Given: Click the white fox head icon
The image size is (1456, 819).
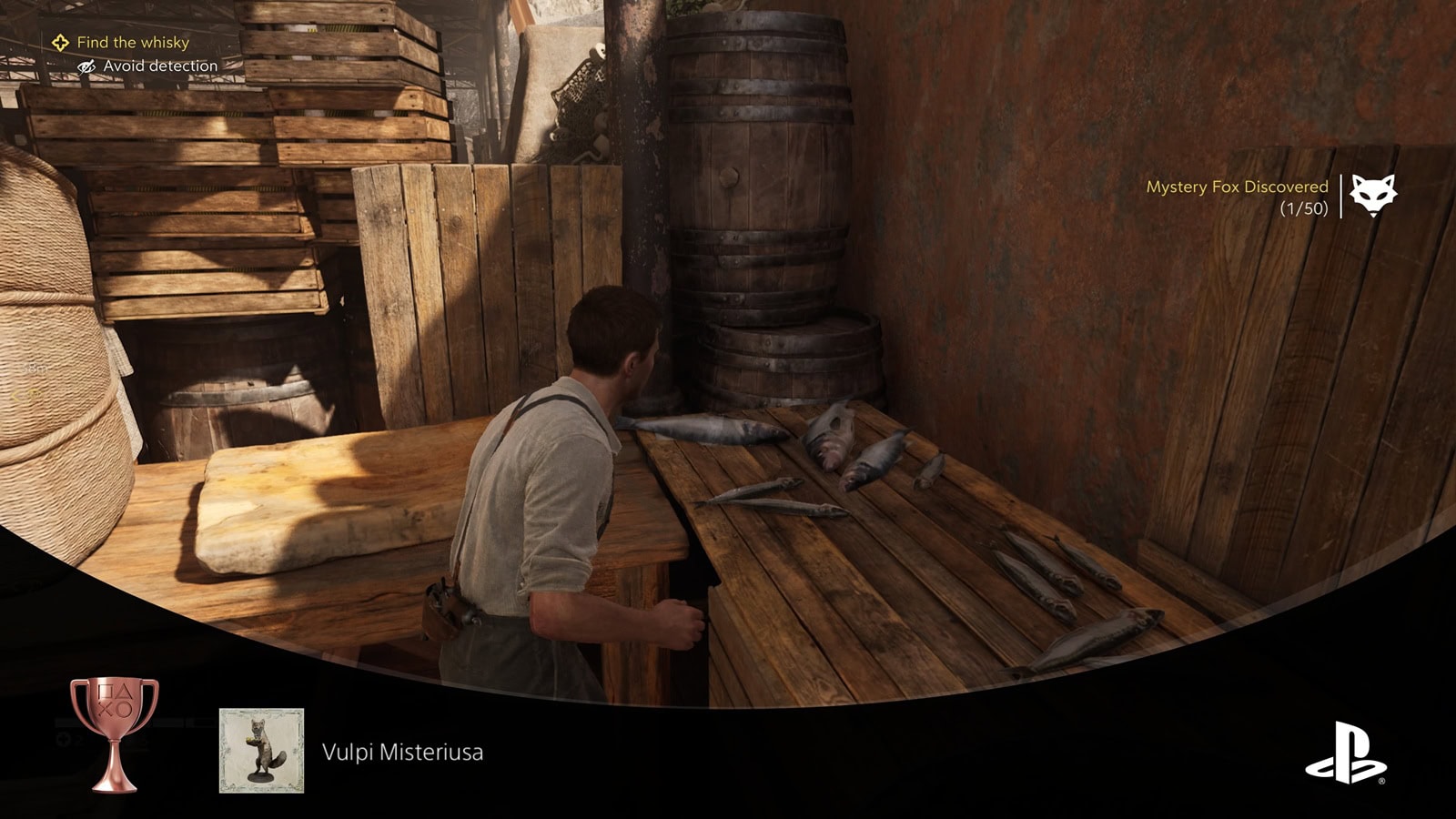Looking at the screenshot, I should click(1372, 195).
